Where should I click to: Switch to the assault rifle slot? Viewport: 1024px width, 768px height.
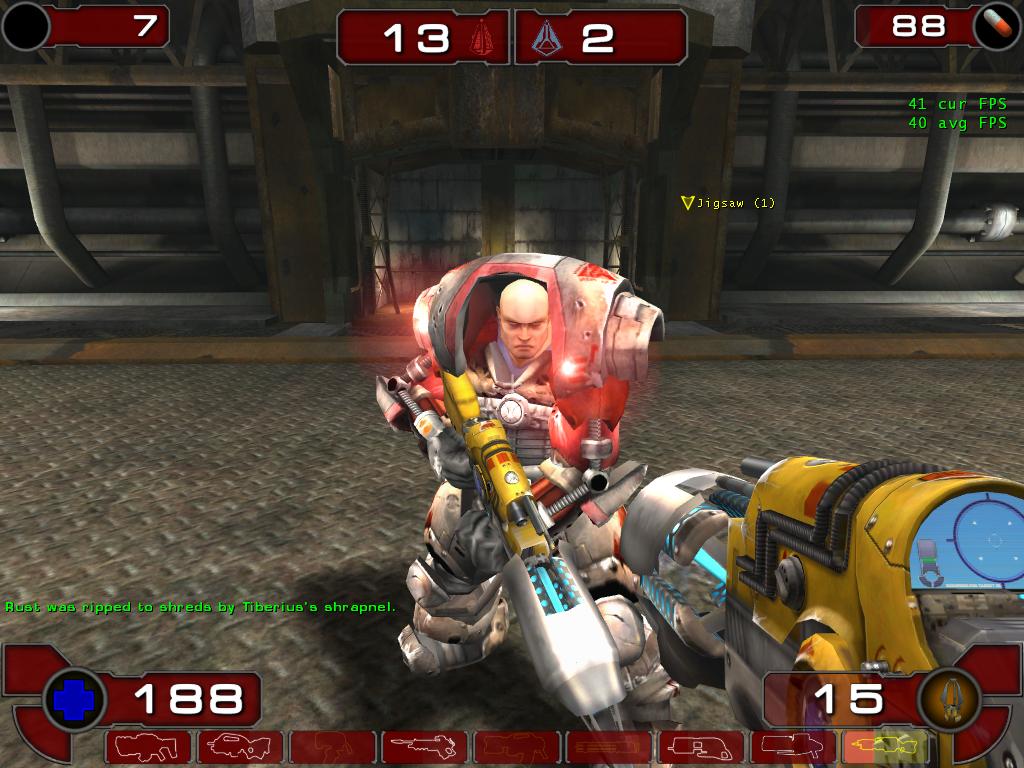[240, 746]
